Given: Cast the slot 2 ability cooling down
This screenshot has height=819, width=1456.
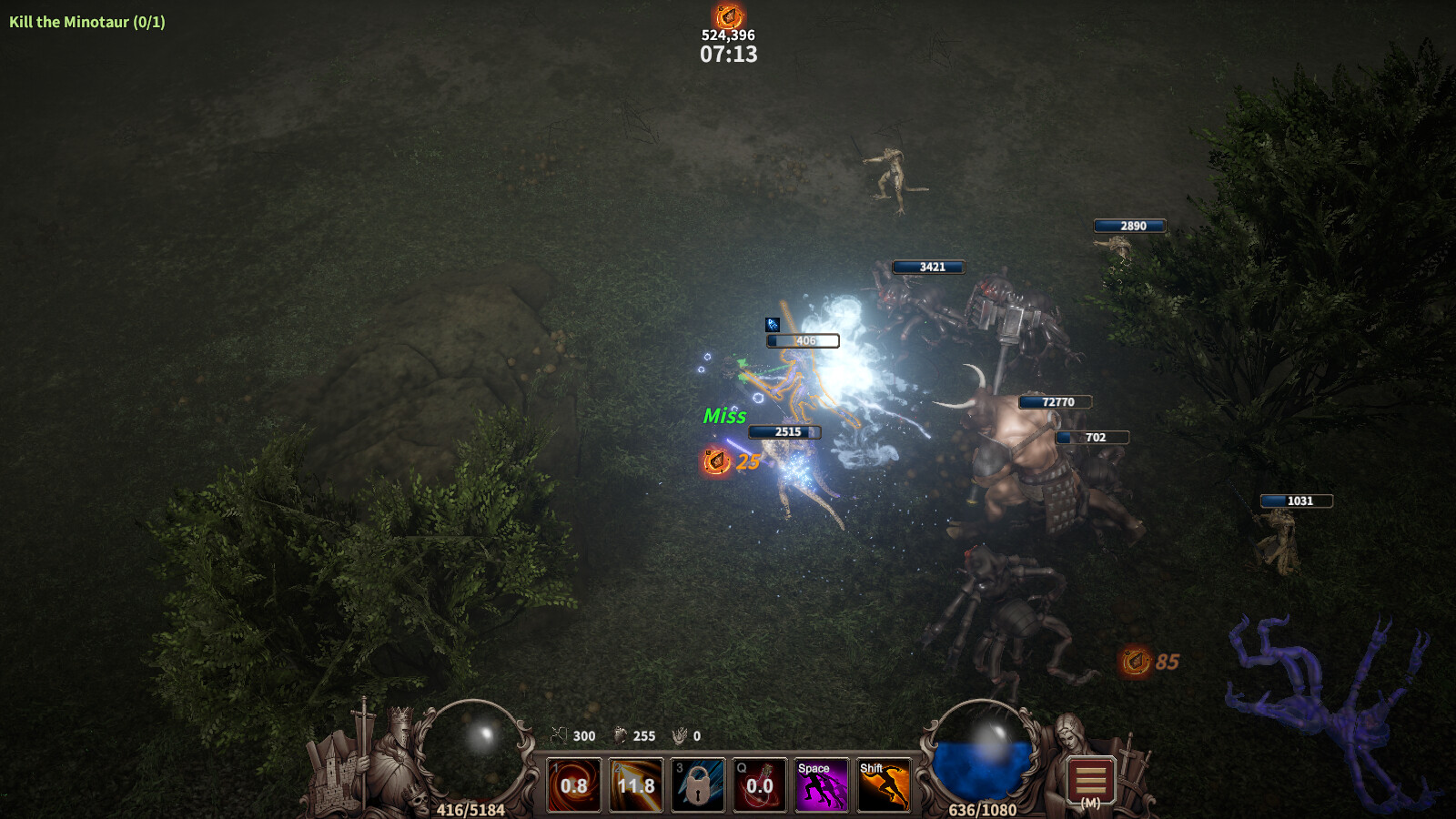Looking at the screenshot, I should pos(636,784).
